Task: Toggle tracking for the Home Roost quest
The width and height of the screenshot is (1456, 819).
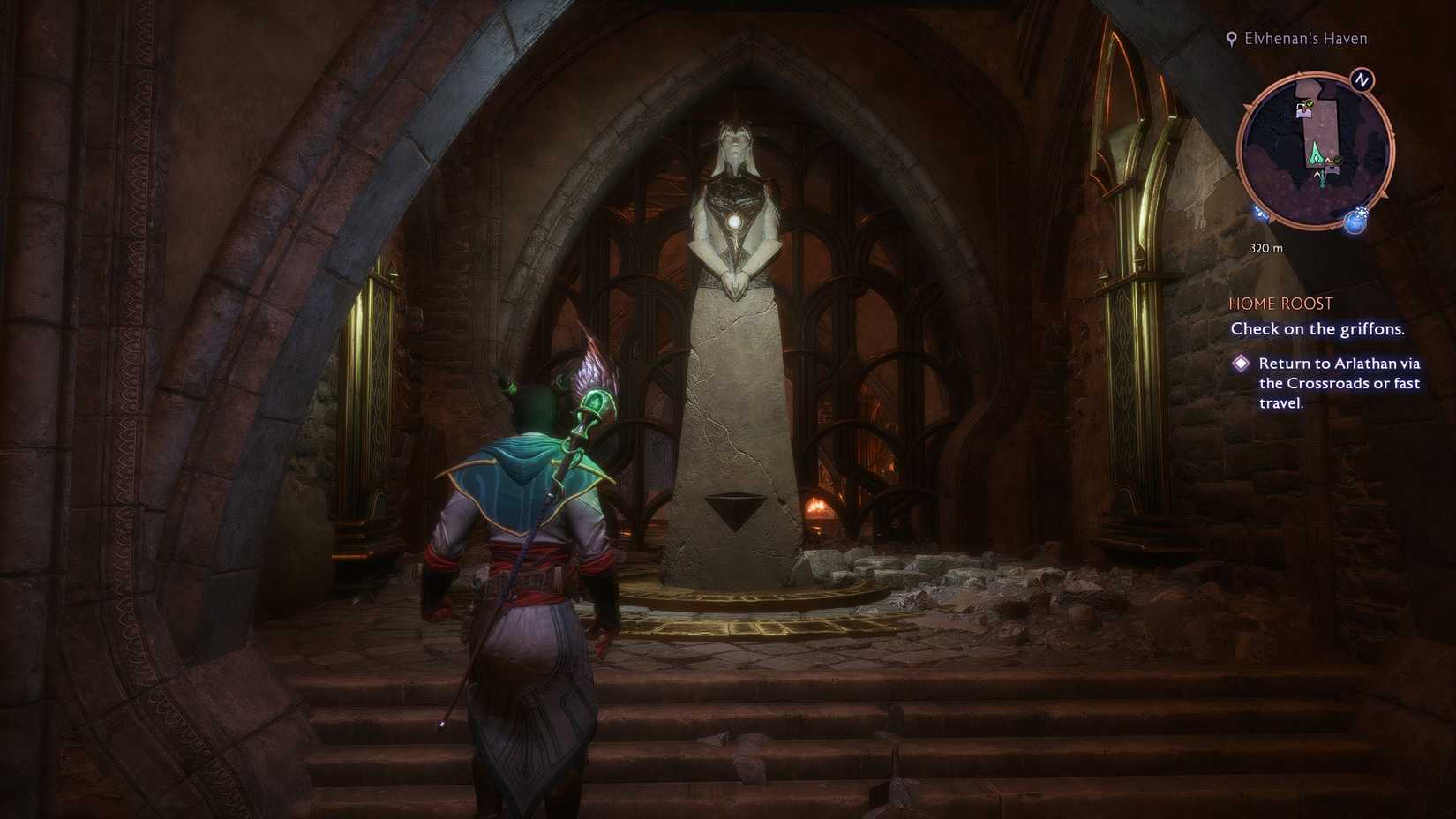Action: pyautogui.click(x=1280, y=303)
